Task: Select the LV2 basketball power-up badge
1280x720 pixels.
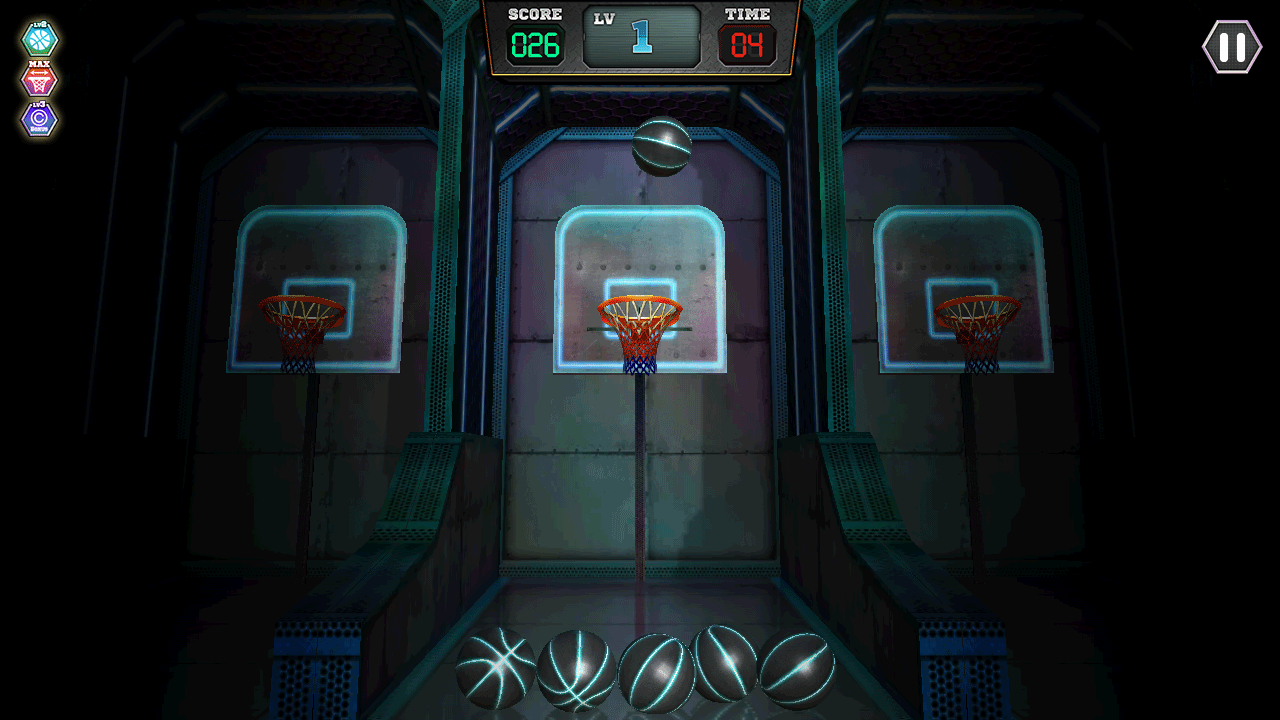Action: (x=40, y=40)
